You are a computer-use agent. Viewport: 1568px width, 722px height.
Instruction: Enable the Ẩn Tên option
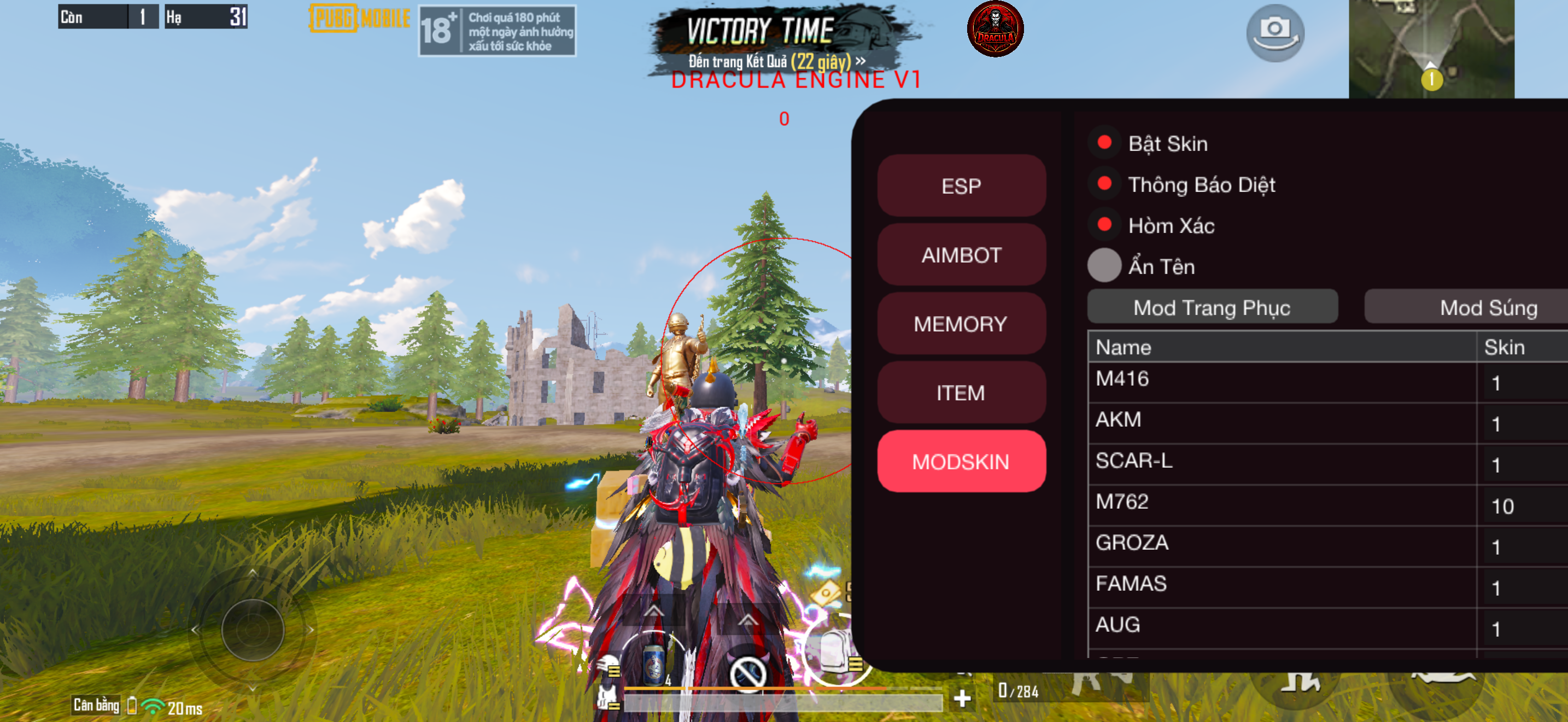pos(1104,266)
